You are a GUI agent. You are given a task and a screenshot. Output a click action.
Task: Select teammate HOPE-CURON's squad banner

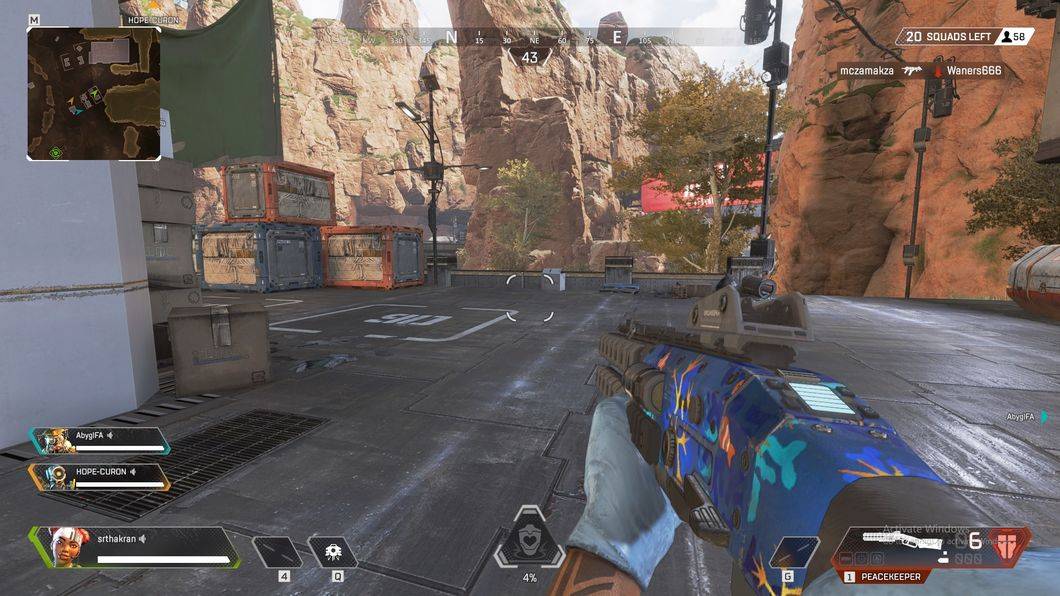click(100, 476)
